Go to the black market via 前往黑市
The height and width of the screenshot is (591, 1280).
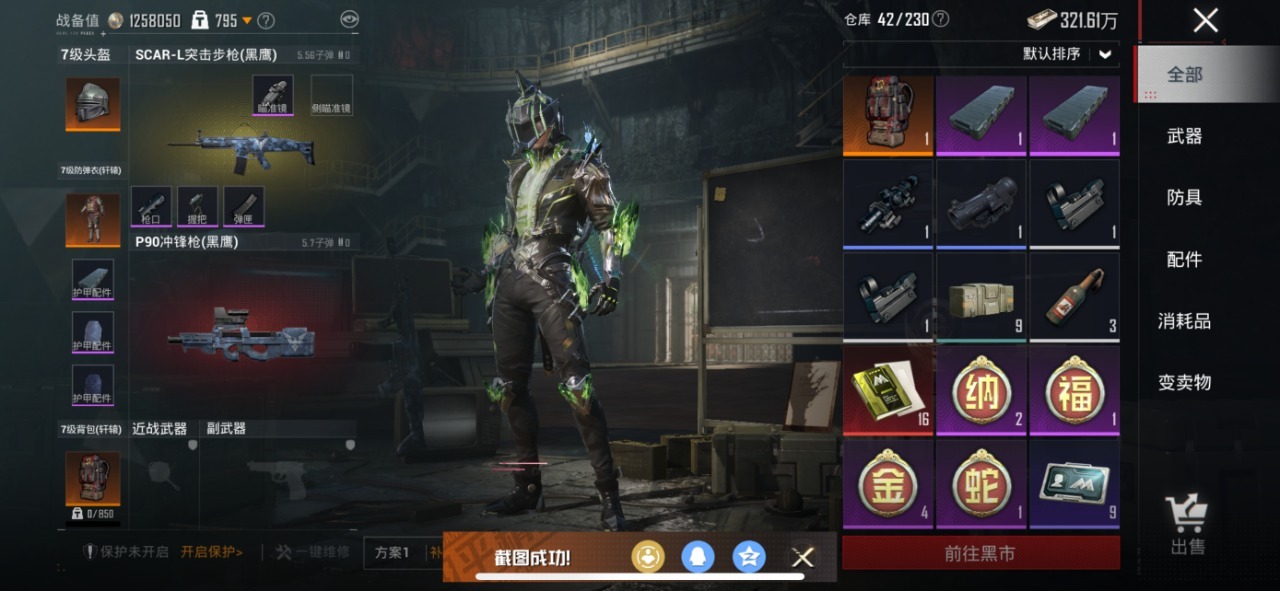coord(980,553)
